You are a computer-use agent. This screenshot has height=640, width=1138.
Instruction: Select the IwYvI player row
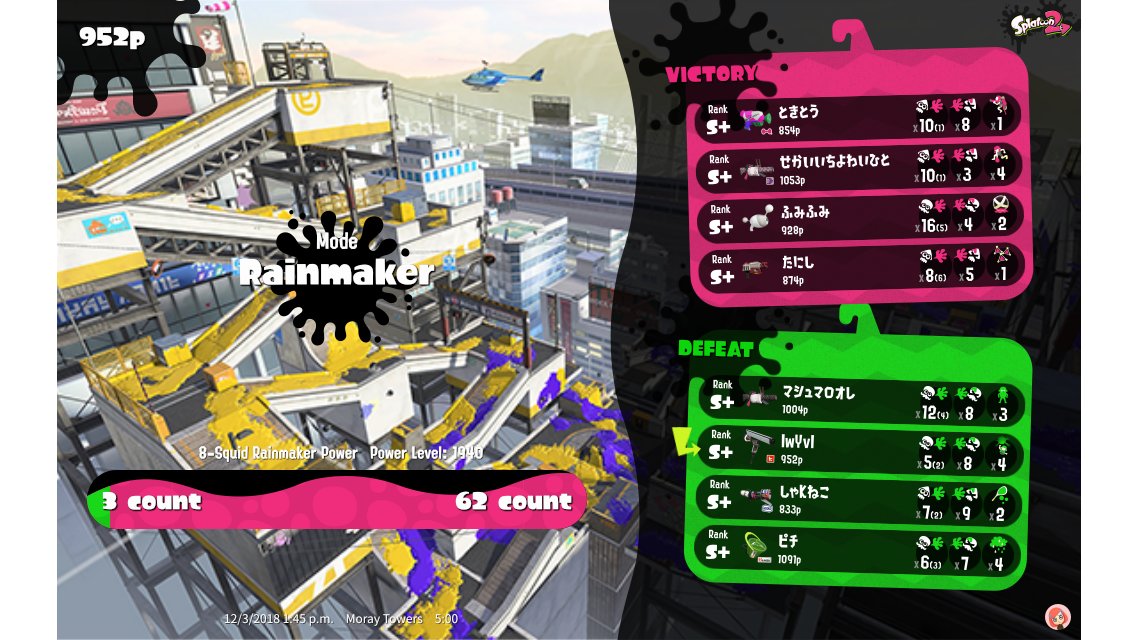(857, 448)
